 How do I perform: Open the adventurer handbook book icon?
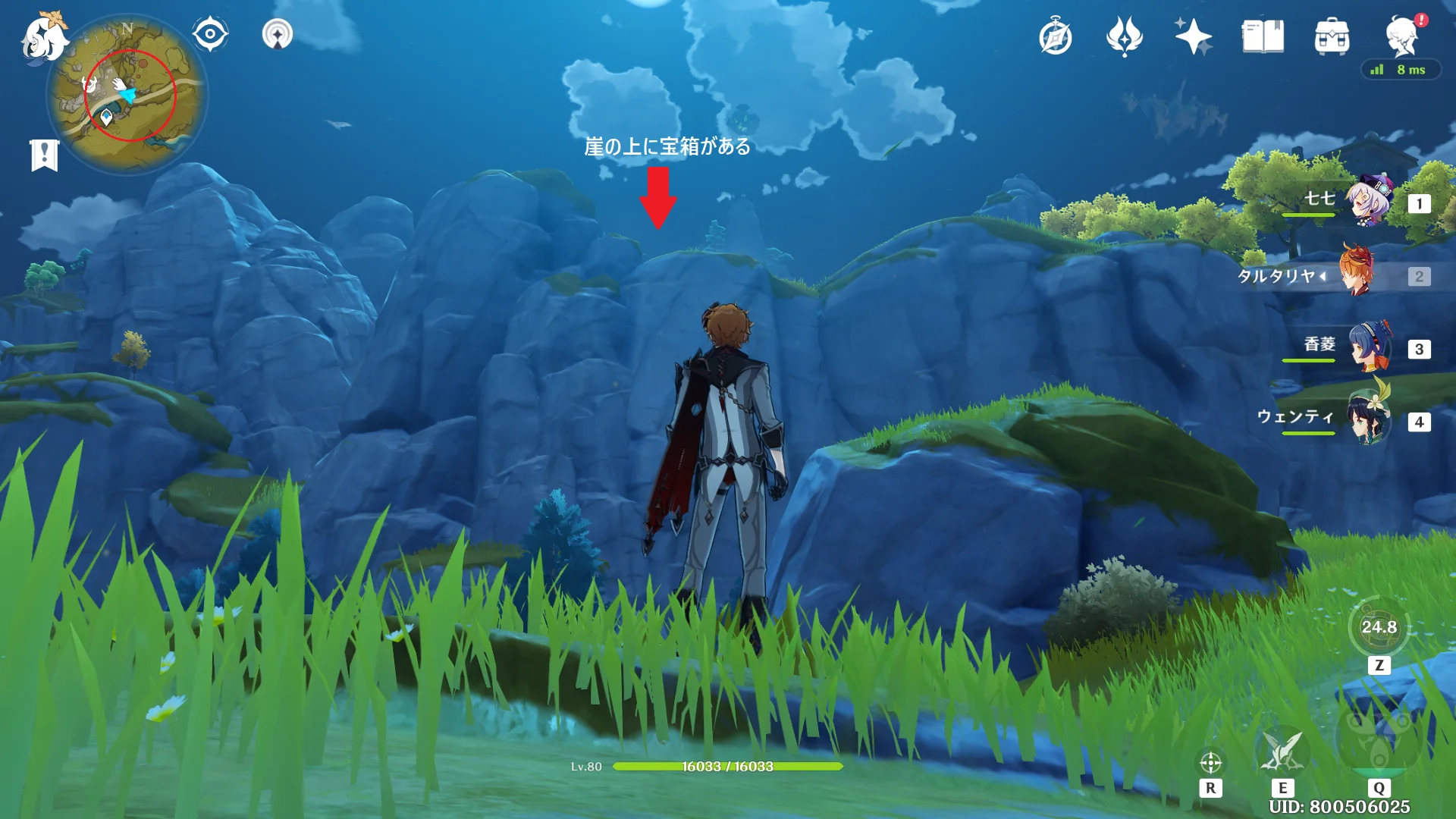[x=1263, y=36]
